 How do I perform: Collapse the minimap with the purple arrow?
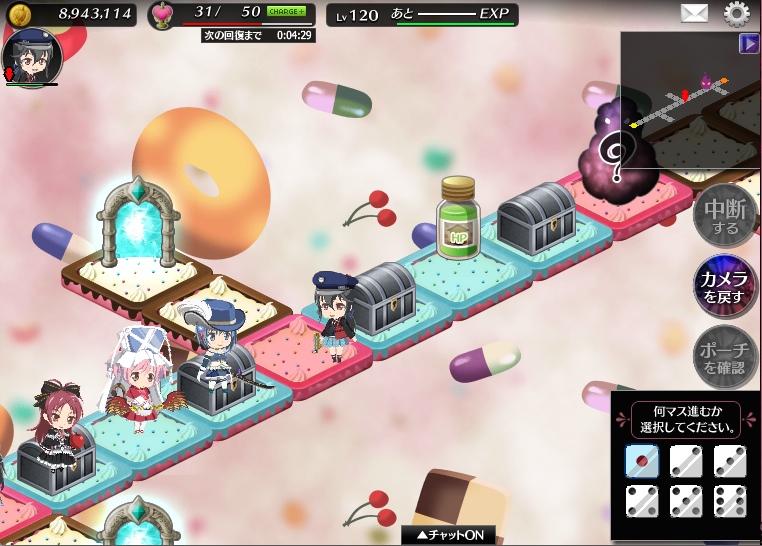[x=749, y=43]
